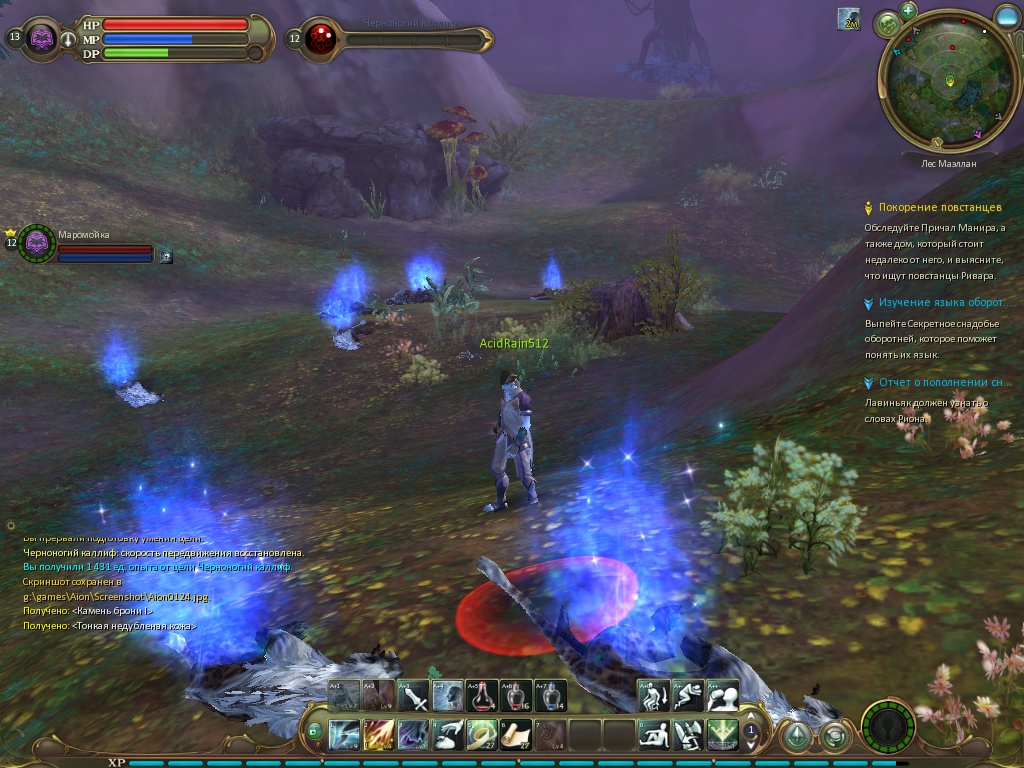Select party member Маромойка's frame
The width and height of the screenshot is (1024, 768).
pyautogui.click(x=39, y=243)
